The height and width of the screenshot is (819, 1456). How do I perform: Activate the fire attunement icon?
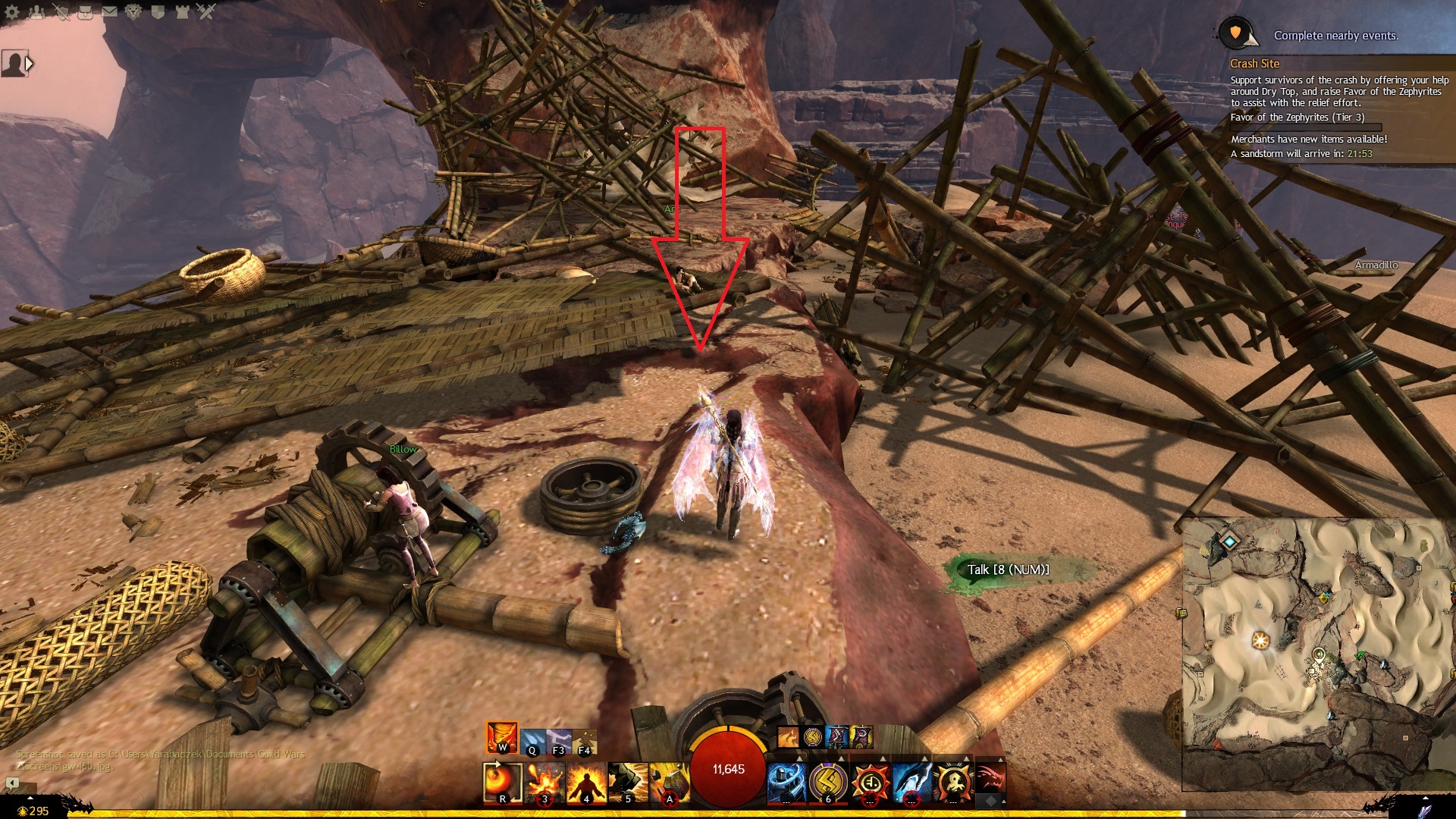pyautogui.click(x=502, y=737)
